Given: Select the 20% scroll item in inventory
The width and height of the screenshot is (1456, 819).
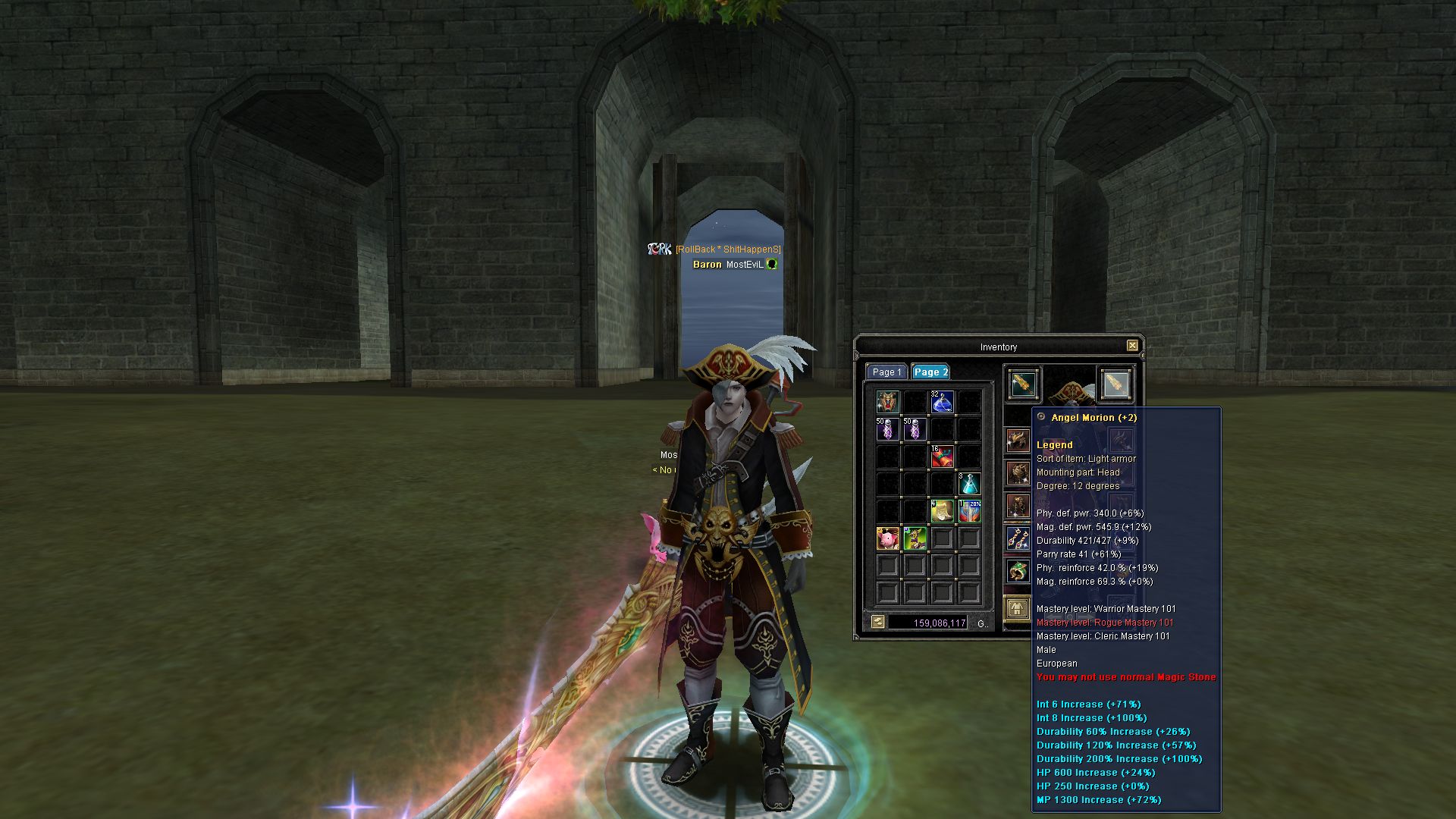Looking at the screenshot, I should click(969, 511).
